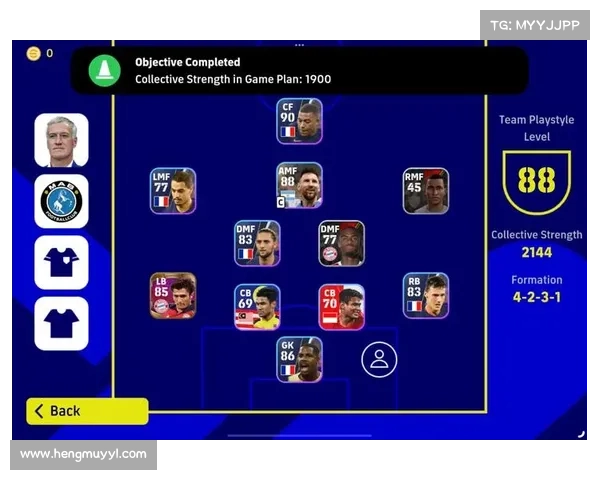600x480 pixels.
Task: Choose the CB 70 player card
Action: [x=341, y=306]
